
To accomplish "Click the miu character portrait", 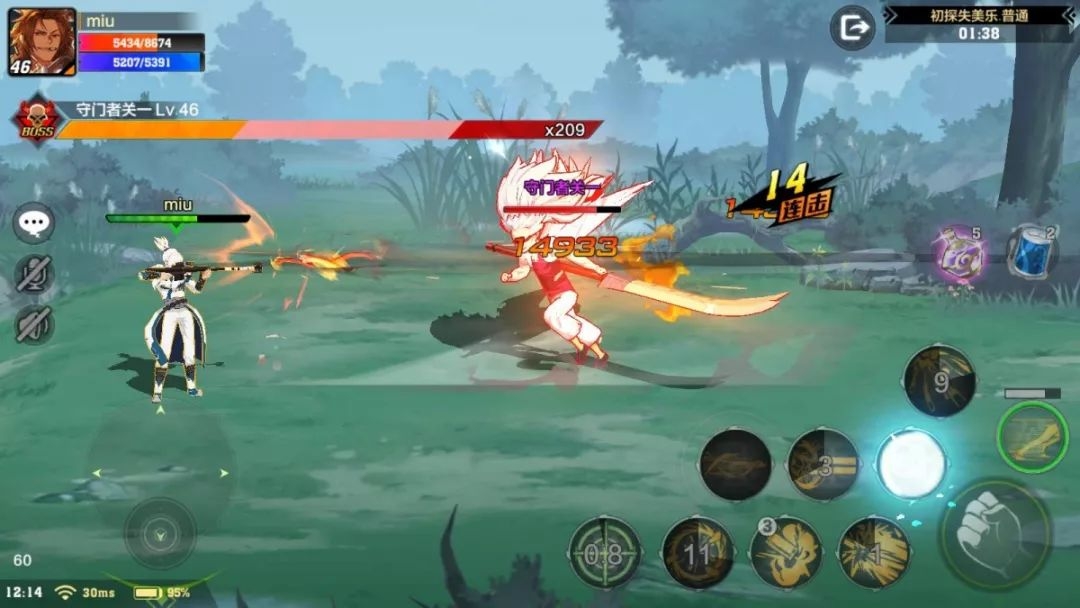I will pos(42,42).
